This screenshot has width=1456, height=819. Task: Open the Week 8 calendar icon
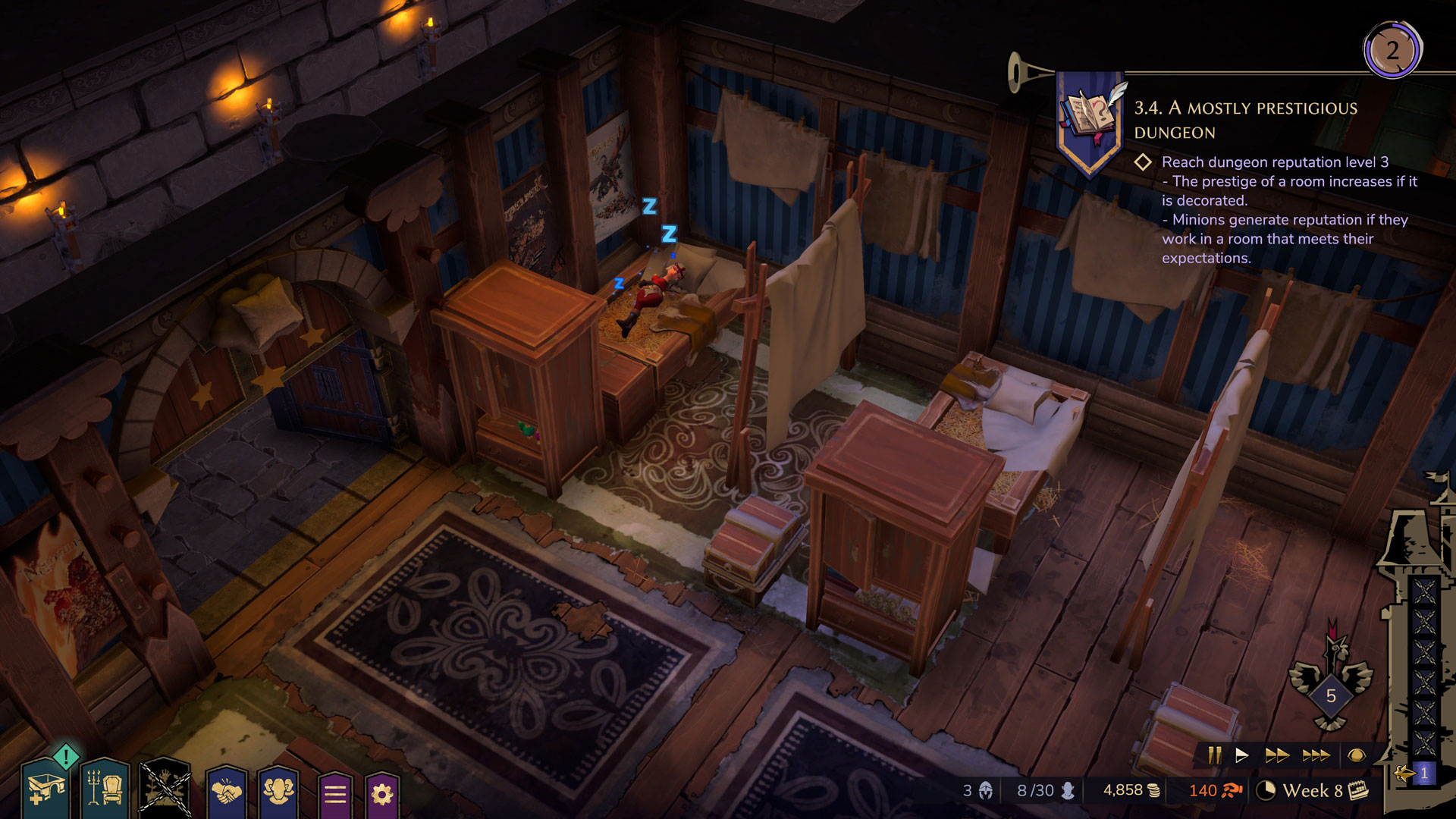(x=1359, y=791)
